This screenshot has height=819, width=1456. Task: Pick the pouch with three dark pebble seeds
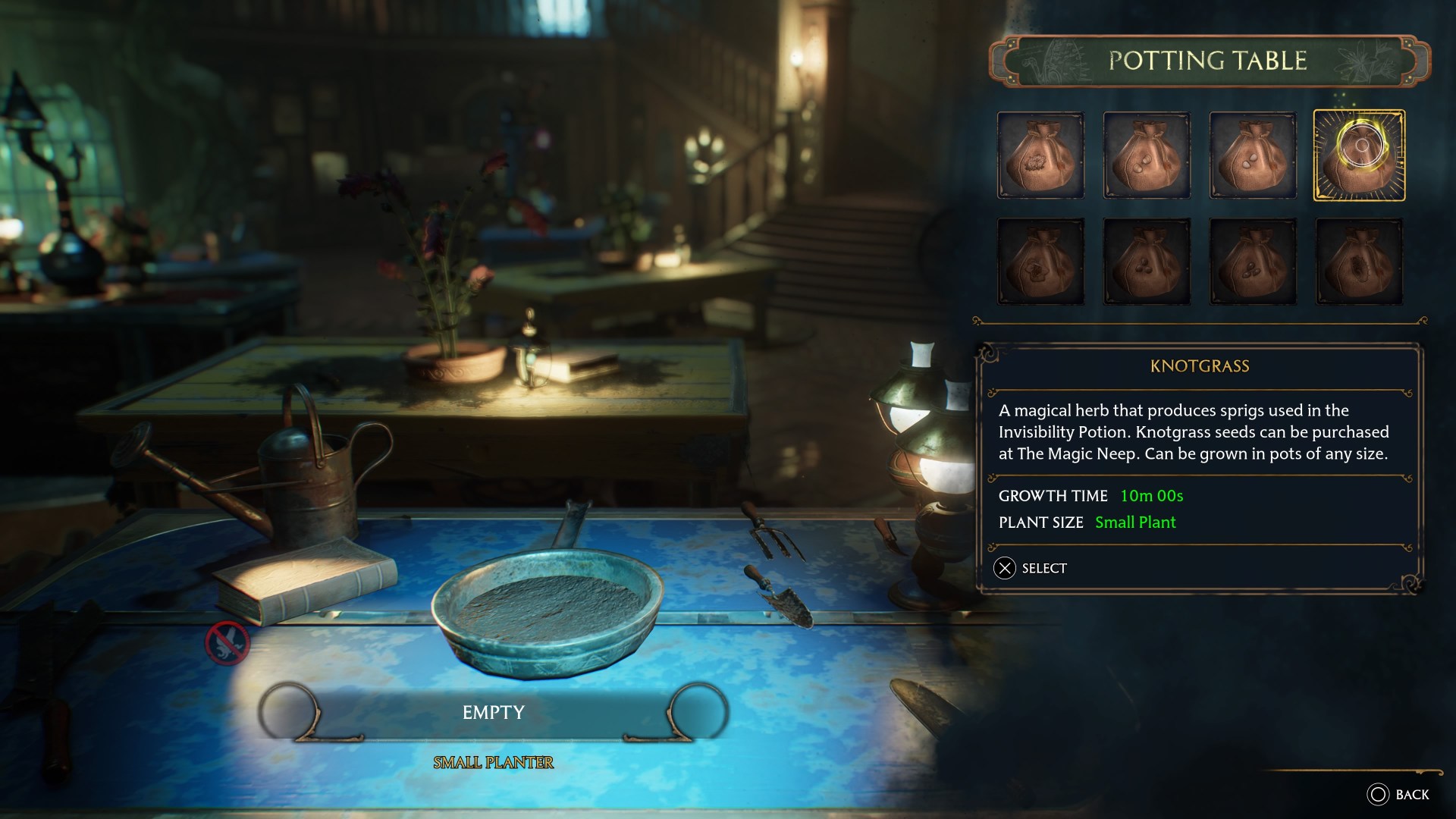[x=1253, y=262]
